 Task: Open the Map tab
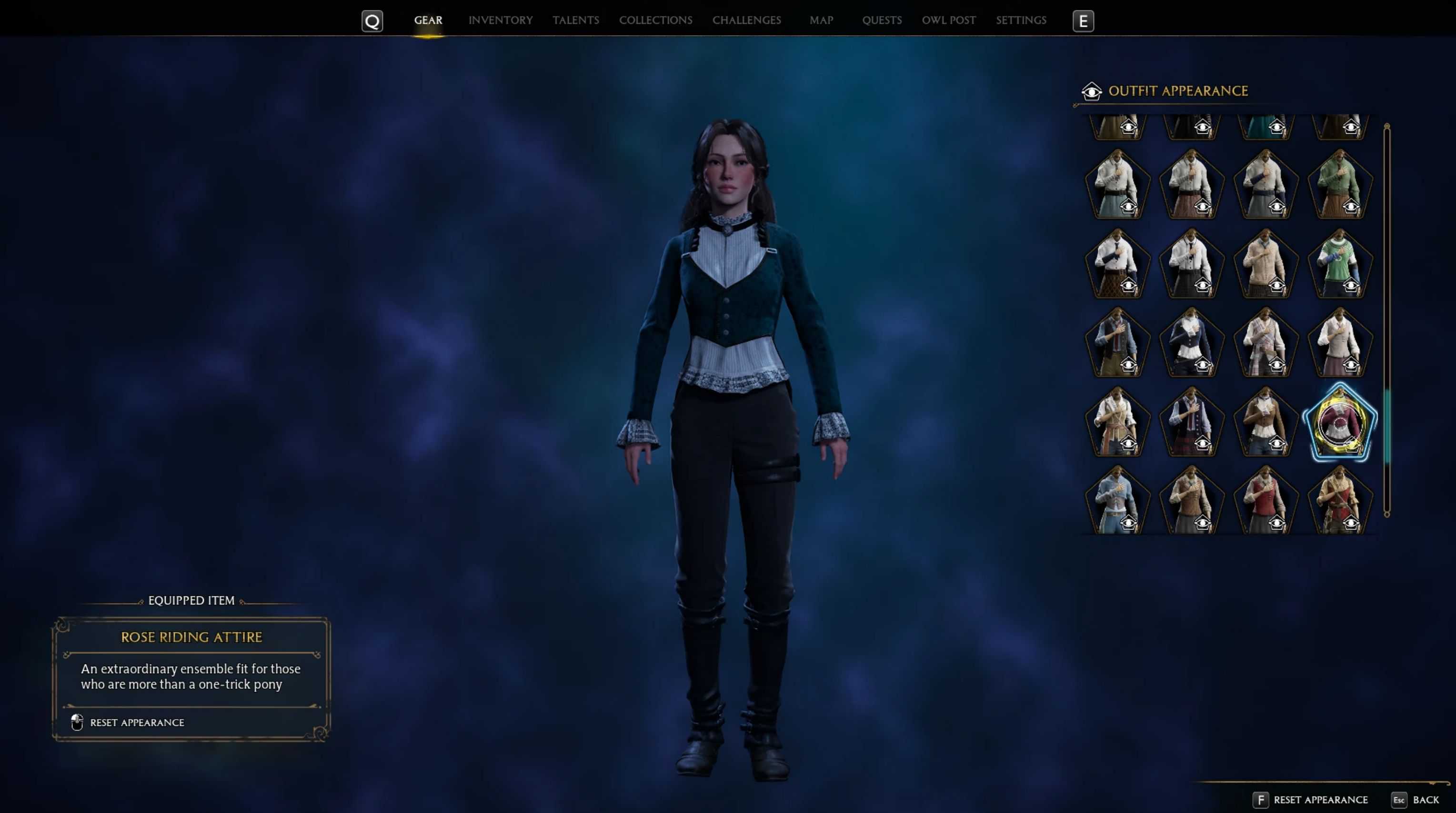coord(821,20)
